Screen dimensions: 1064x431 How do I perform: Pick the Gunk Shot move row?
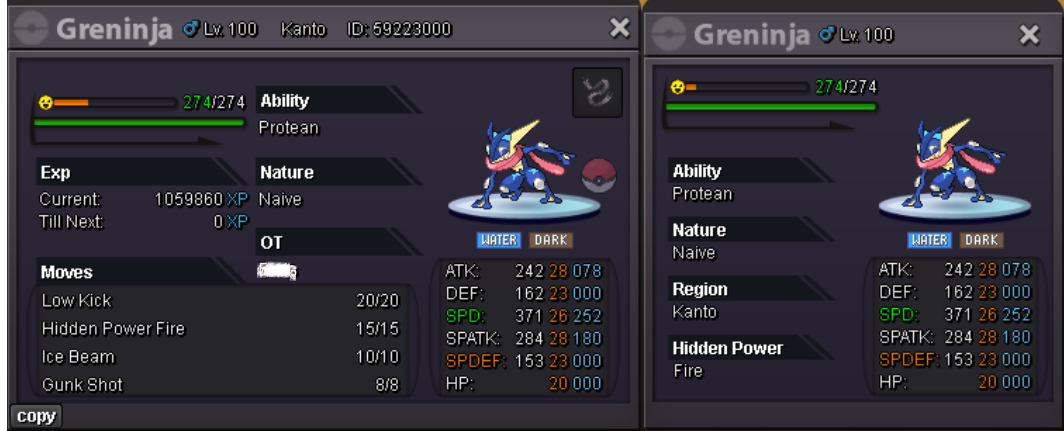pos(220,385)
